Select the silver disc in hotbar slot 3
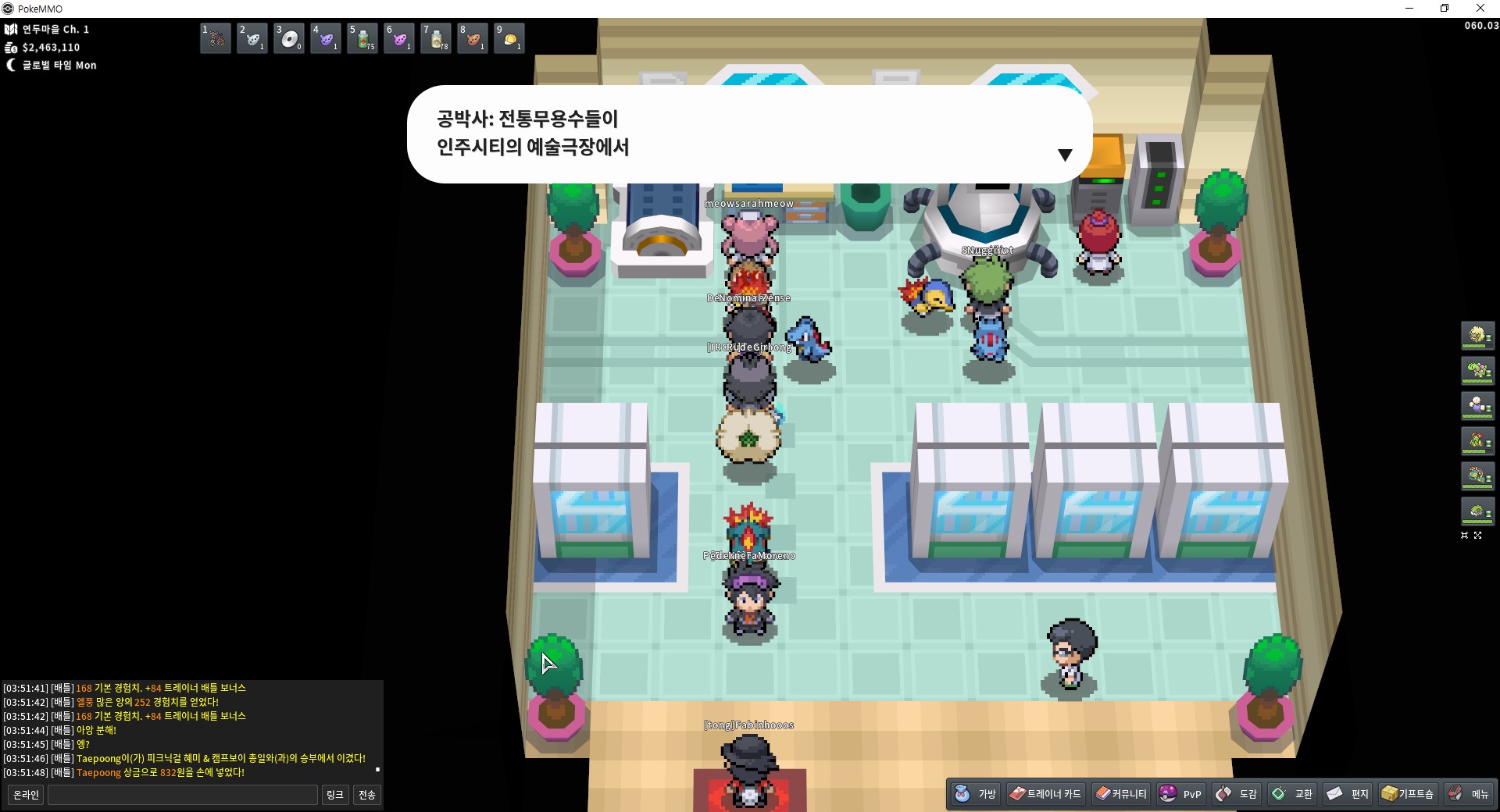This screenshot has height=812, width=1500. 289,38
